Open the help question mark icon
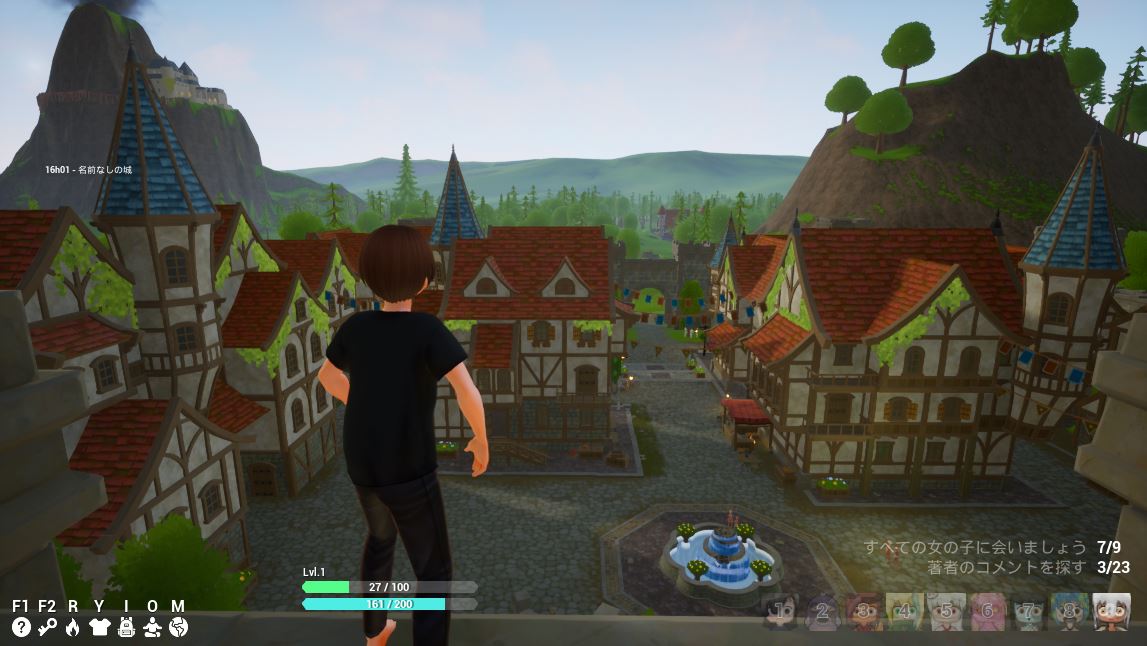The width and height of the screenshot is (1147, 646). click(x=21, y=627)
